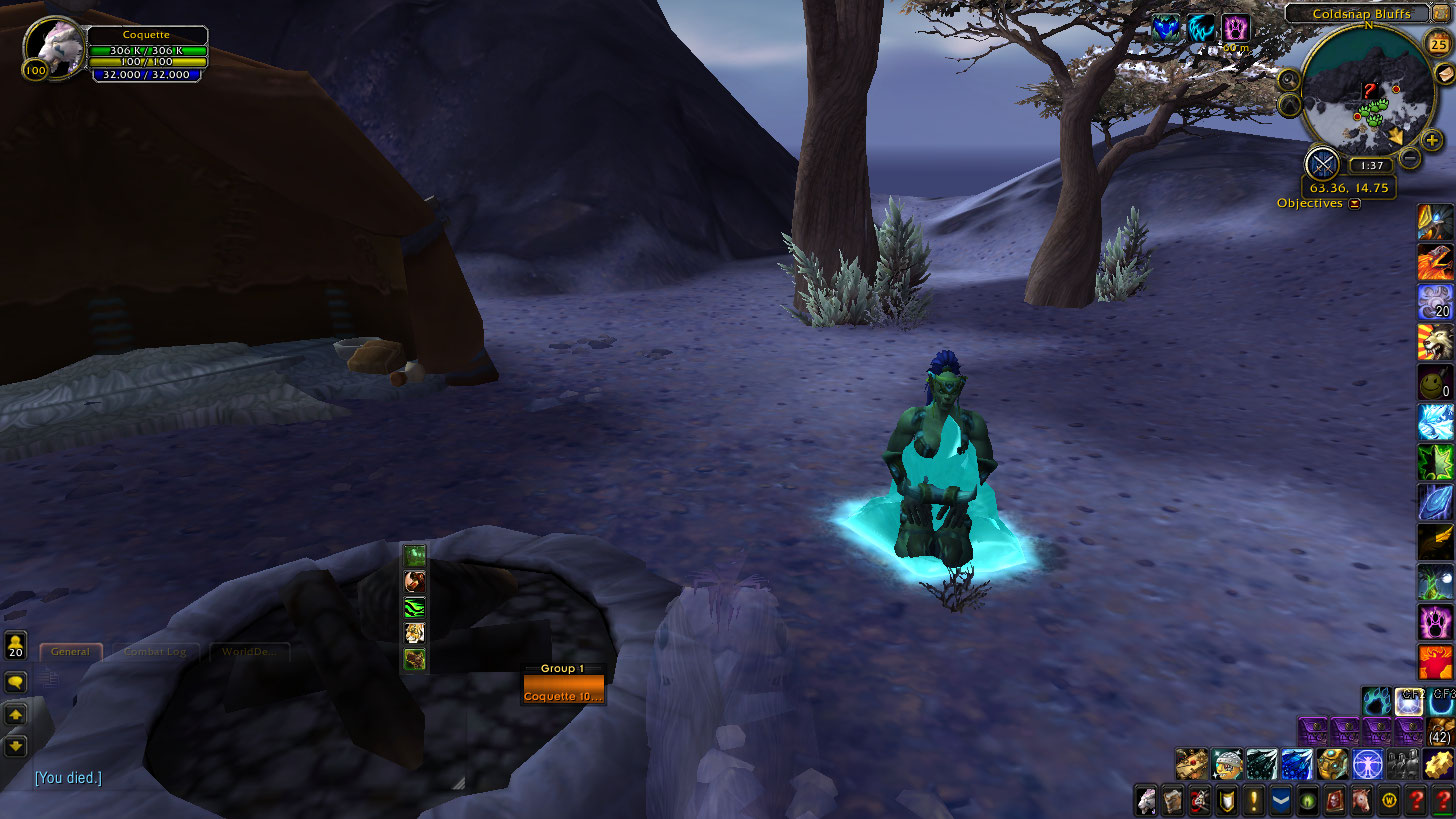Viewport: 1456px width, 819px height.
Task: Open the chat speech bubble menu
Action: tap(16, 683)
